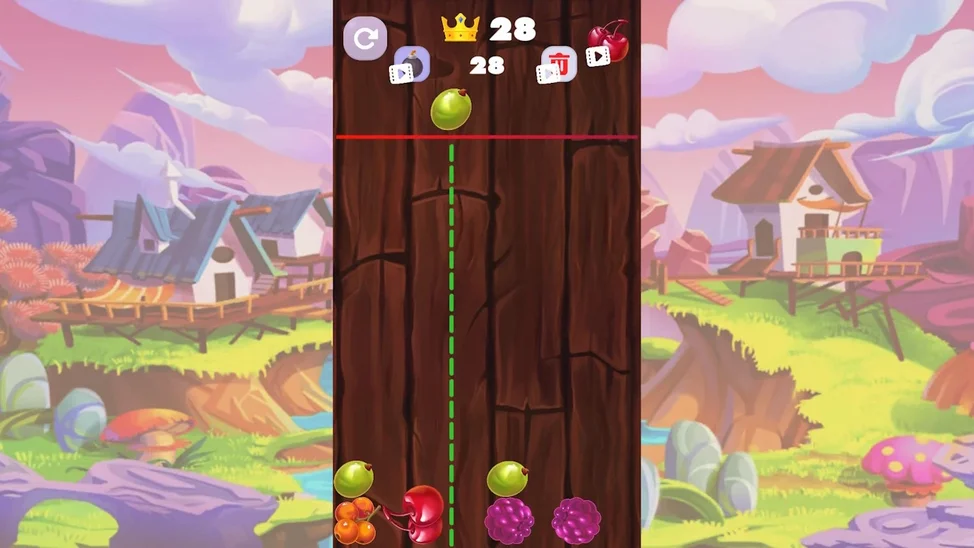Tap the cherry power-up icon

click(607, 43)
